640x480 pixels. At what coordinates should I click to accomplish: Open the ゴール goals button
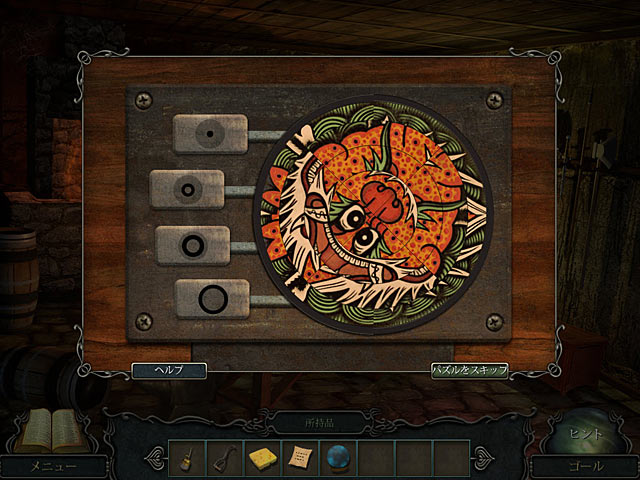[584, 465]
